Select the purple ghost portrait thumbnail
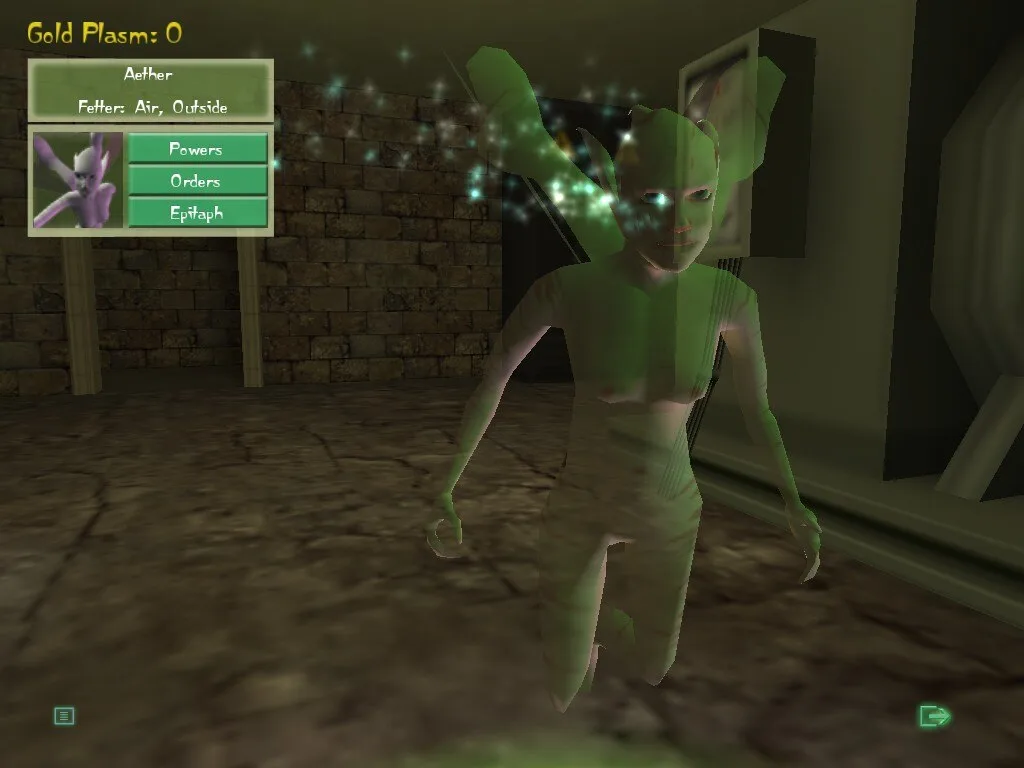Screen dimensions: 1024x768 pyautogui.click(x=78, y=181)
